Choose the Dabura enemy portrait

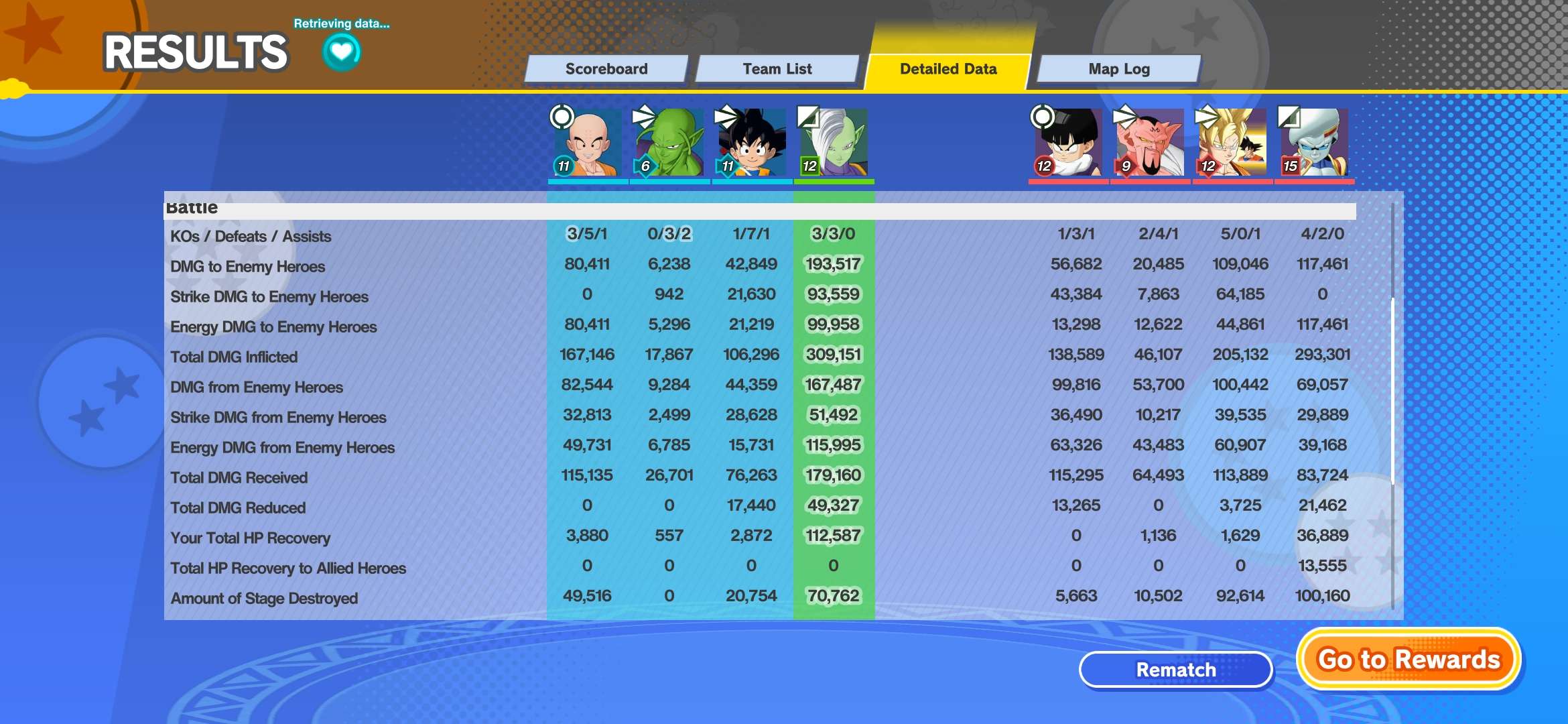(x=1150, y=143)
